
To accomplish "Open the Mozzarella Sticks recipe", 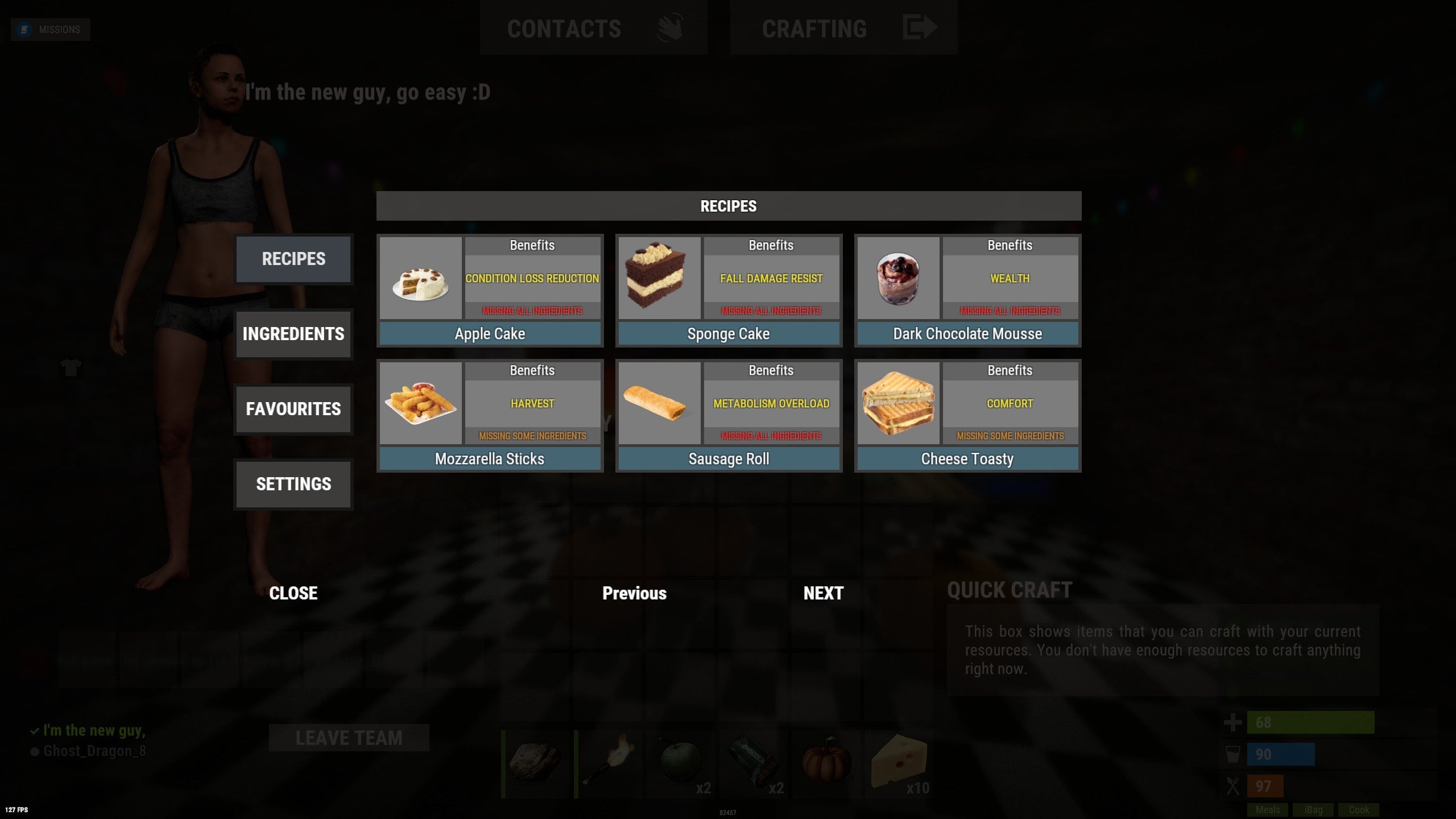I will (x=490, y=459).
